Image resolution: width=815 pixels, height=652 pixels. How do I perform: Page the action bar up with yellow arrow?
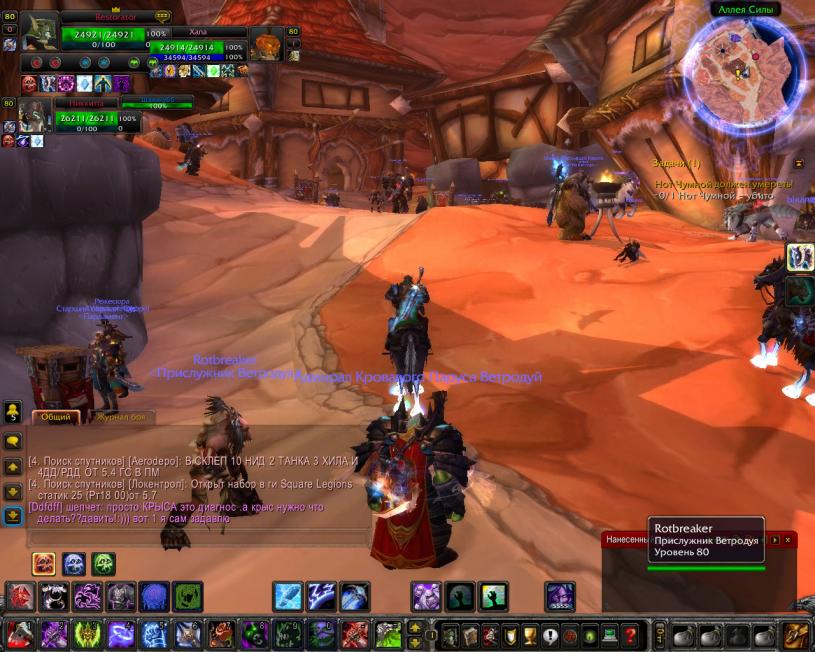coord(415,628)
